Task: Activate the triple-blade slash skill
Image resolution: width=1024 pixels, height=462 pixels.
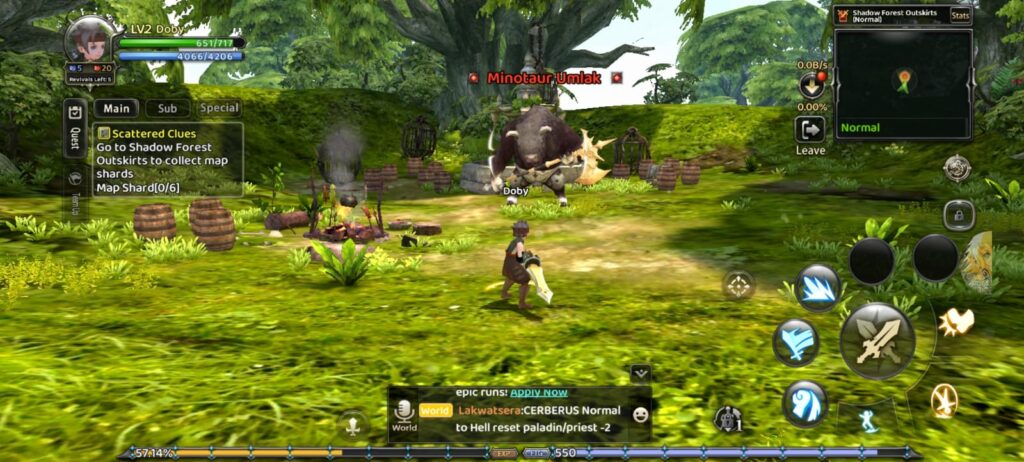Action: click(x=818, y=288)
